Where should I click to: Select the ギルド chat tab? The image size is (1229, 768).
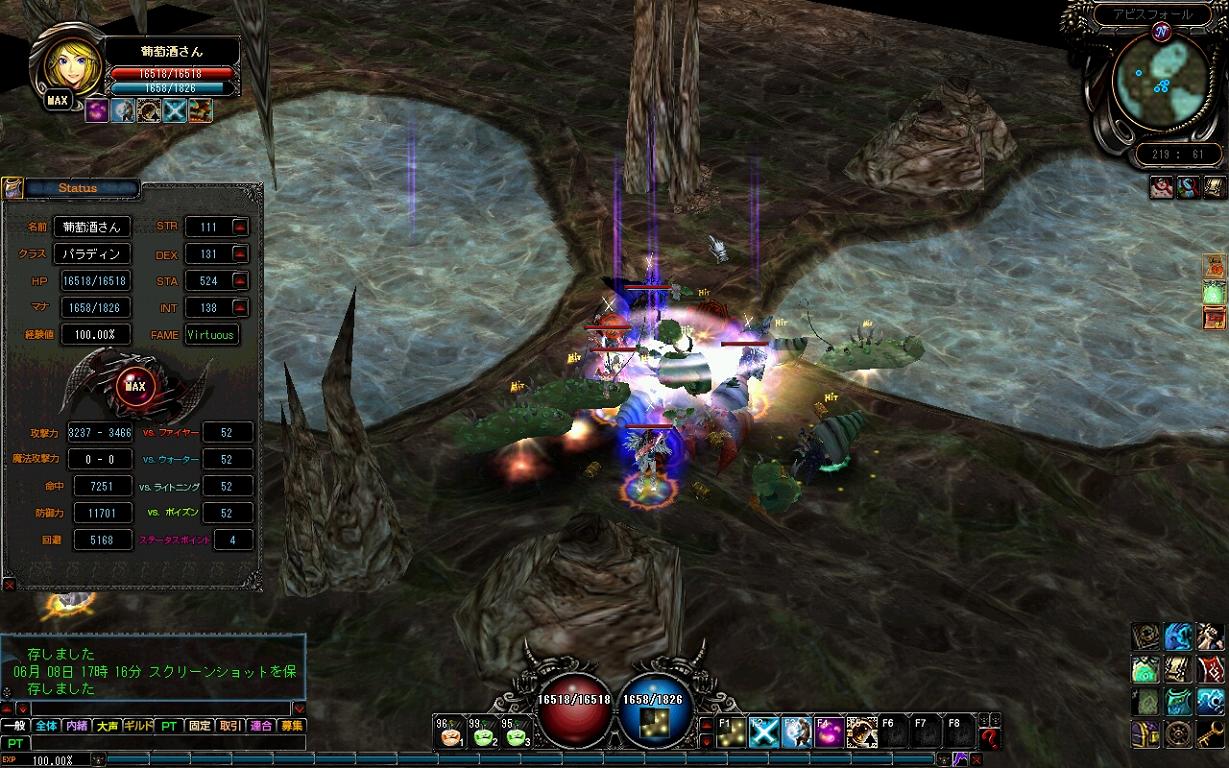(x=137, y=726)
